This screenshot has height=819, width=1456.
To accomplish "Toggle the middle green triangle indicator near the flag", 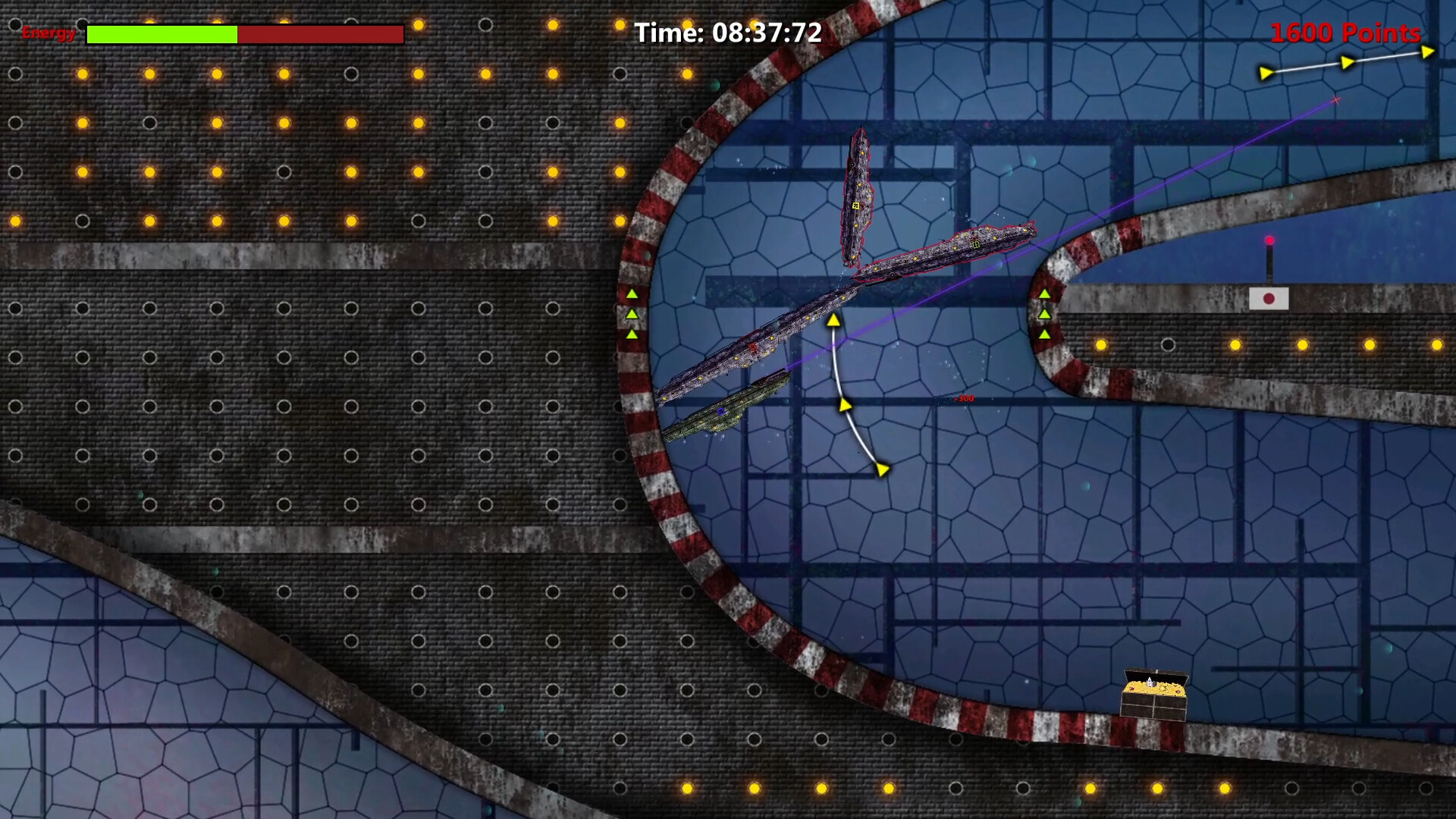I will point(1046,314).
